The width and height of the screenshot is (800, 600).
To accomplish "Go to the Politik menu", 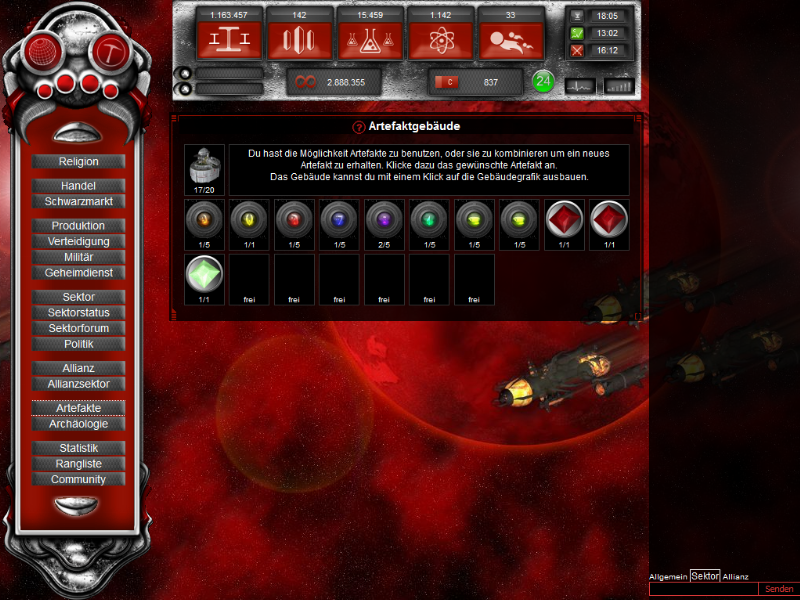I will tap(79, 344).
